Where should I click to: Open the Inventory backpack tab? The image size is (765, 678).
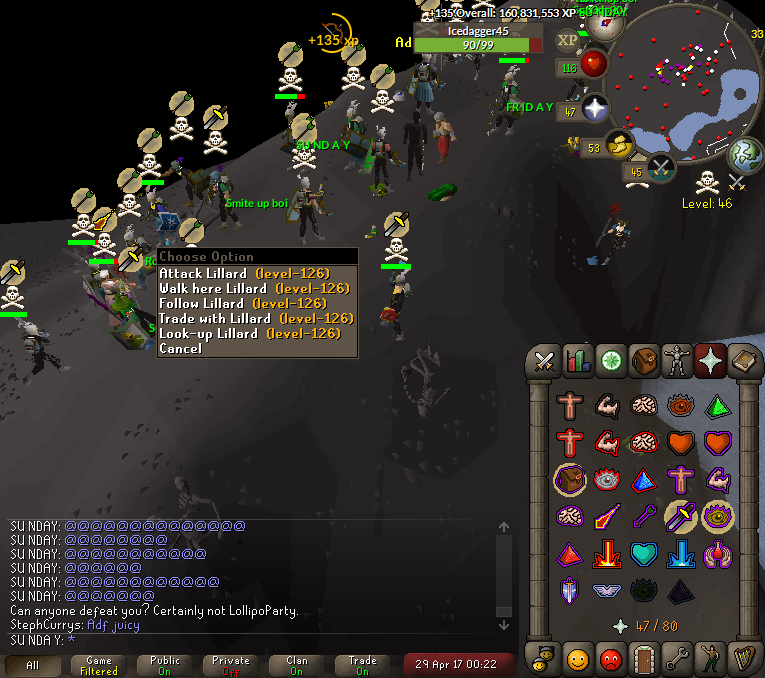coord(644,360)
